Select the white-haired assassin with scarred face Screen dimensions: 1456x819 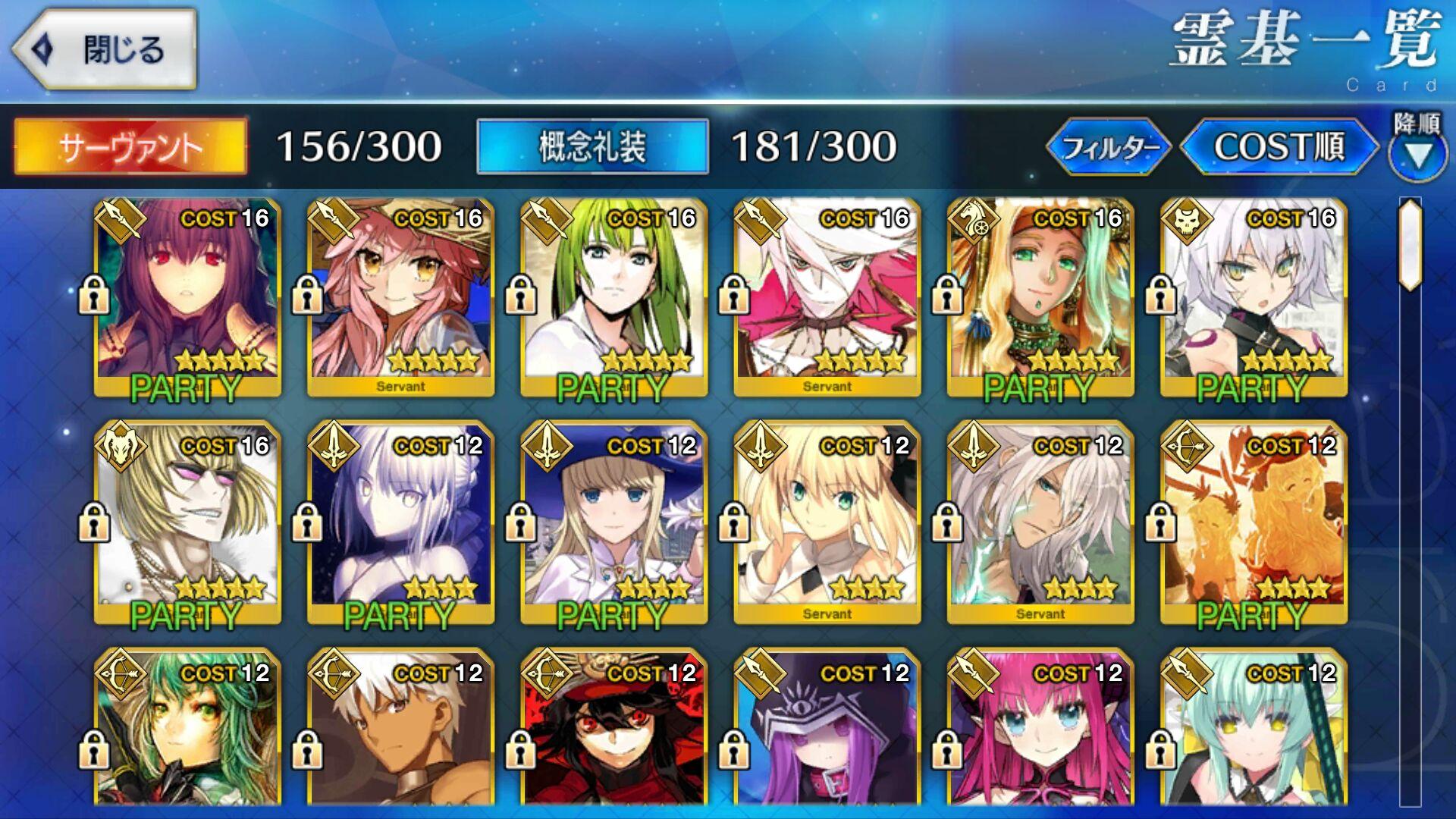(1253, 297)
